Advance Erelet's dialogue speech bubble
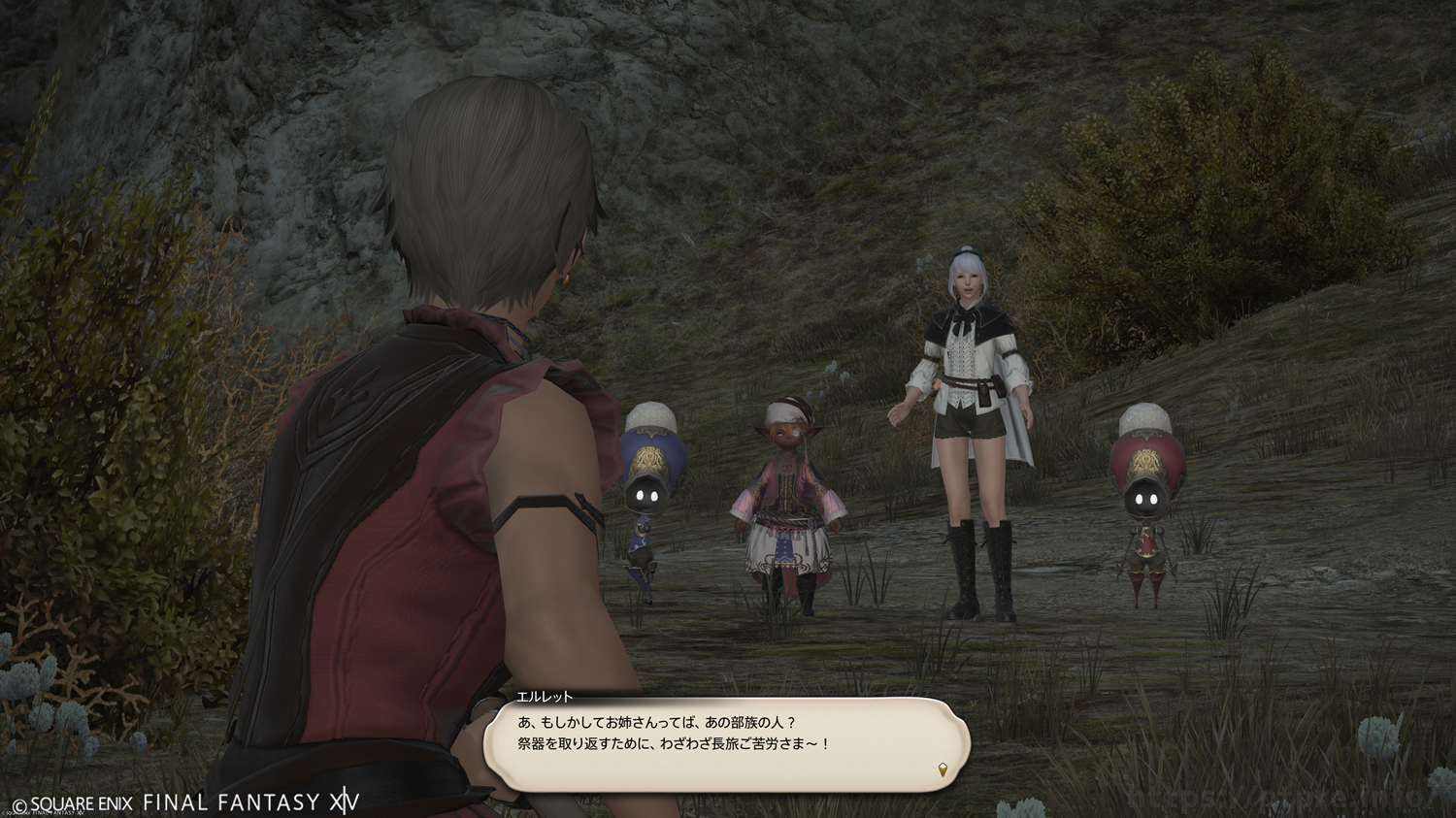The height and width of the screenshot is (818, 1456). (726, 742)
